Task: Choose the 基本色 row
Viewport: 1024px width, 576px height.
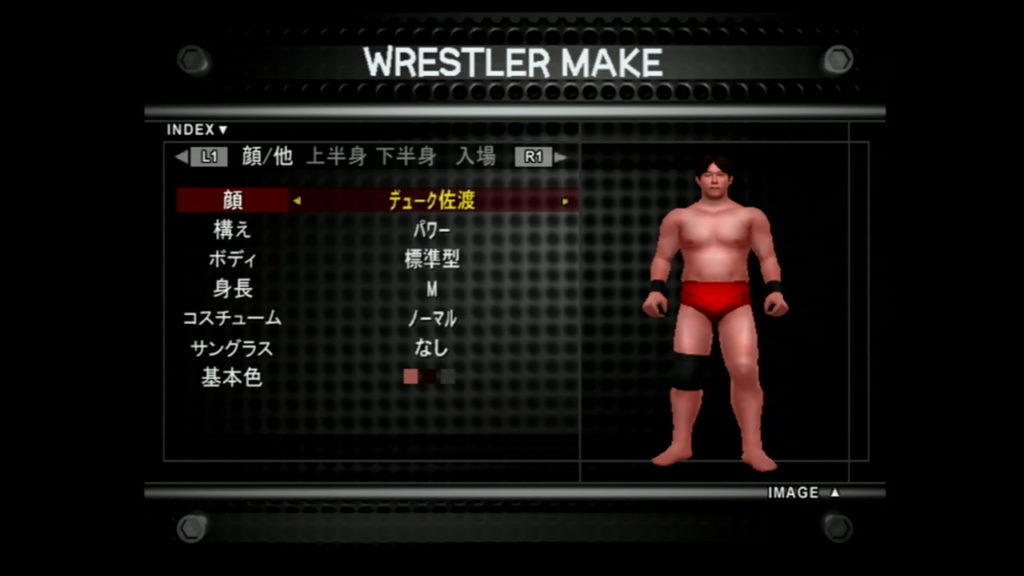Action: click(232, 378)
